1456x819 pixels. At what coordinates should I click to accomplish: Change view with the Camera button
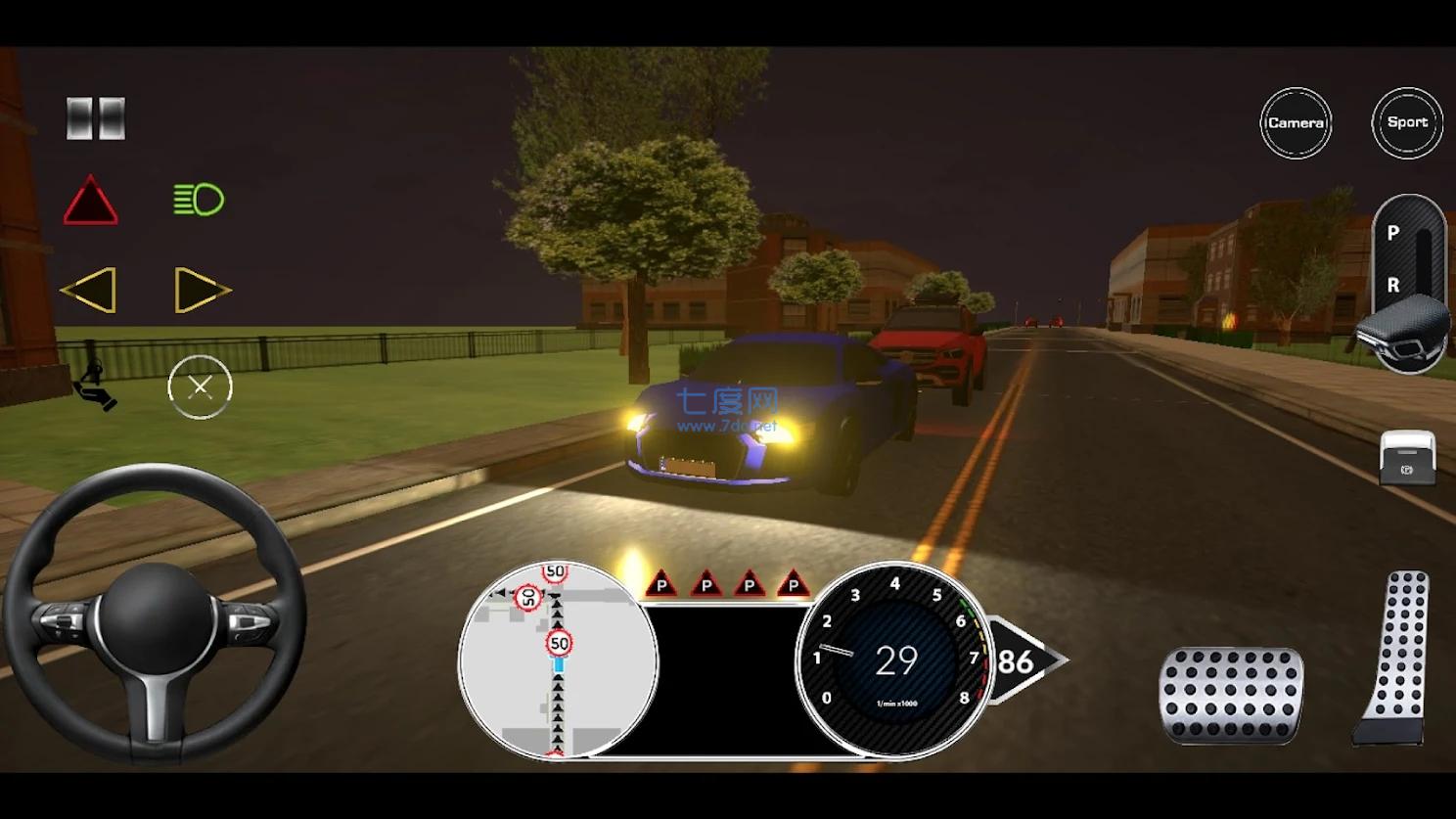tap(1296, 123)
